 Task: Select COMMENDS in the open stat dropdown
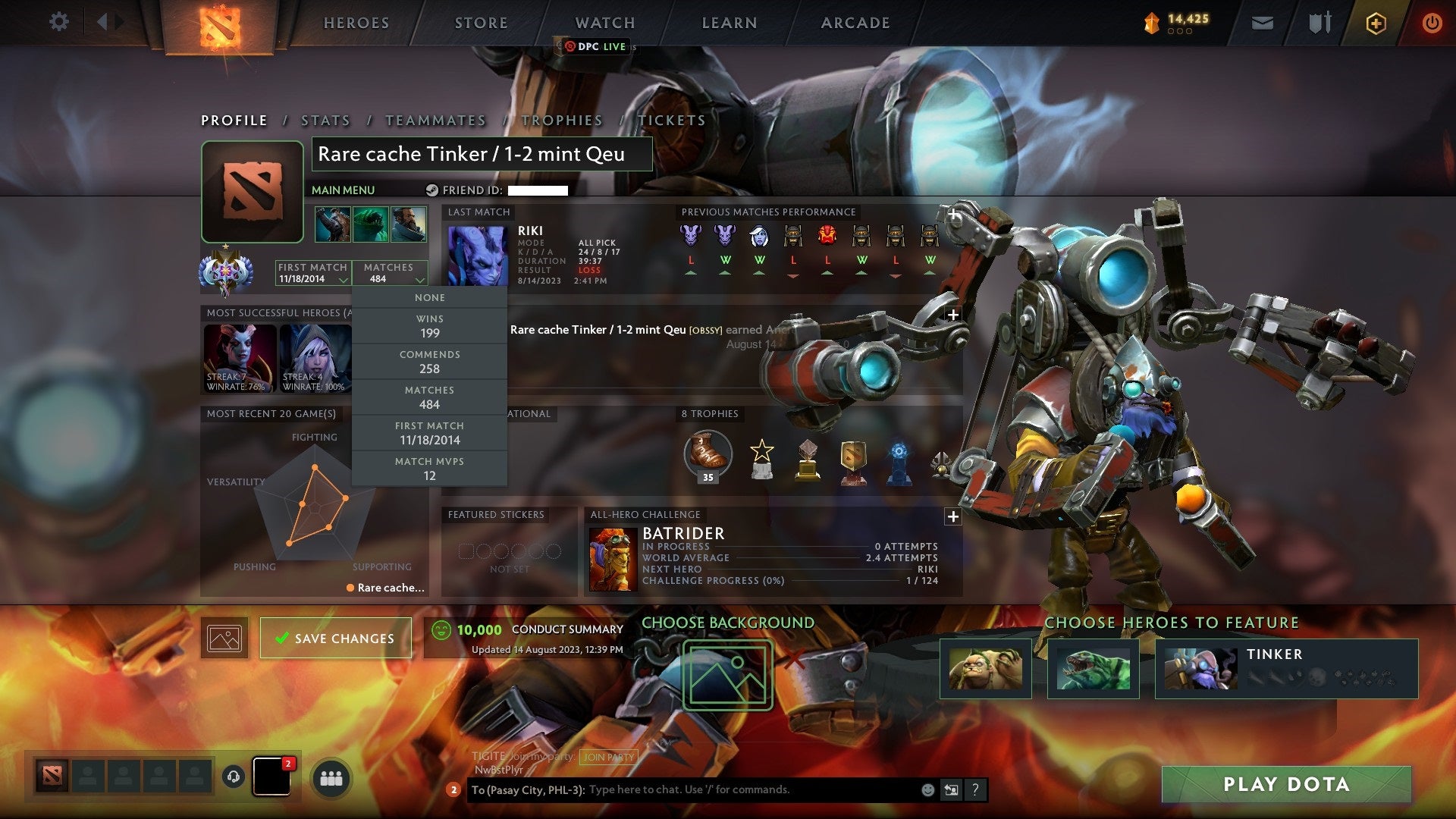429,361
